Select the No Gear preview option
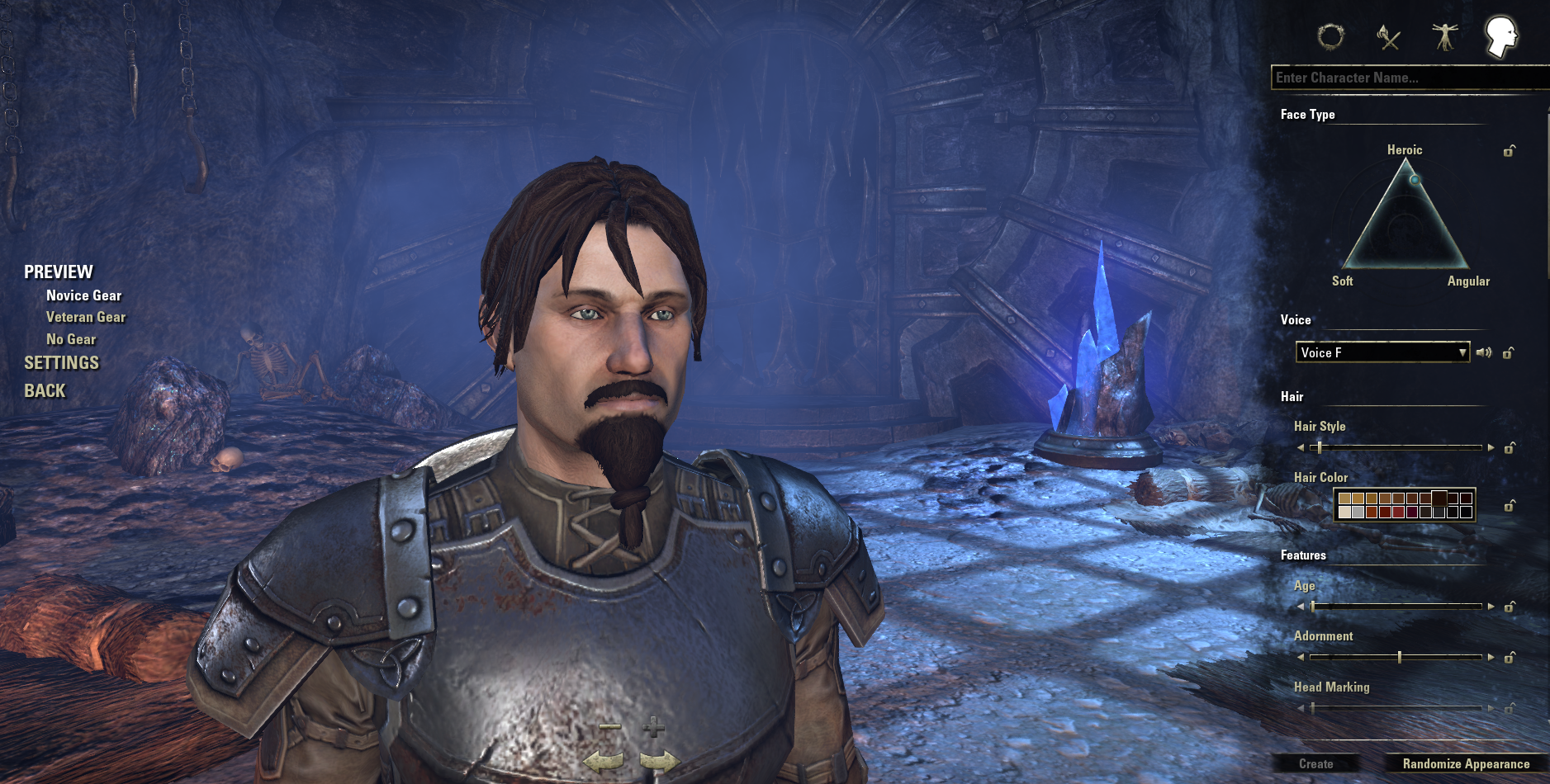The height and width of the screenshot is (784, 1550). (x=71, y=339)
